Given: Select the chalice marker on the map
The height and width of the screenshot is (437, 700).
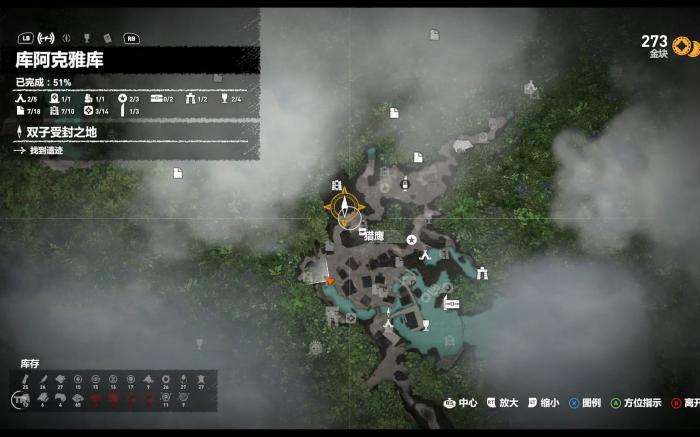Looking at the screenshot, I should [425, 325].
